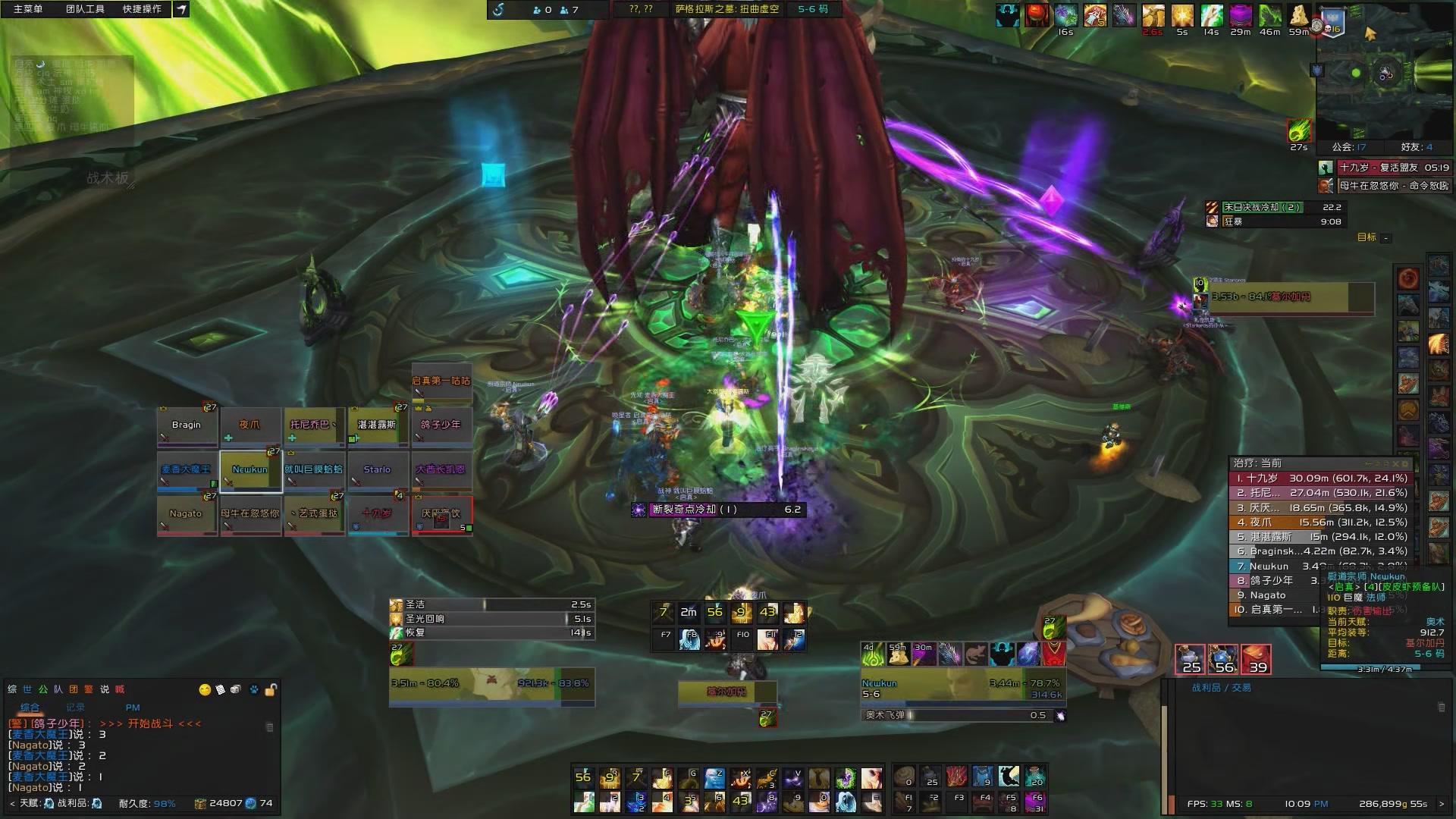Select the 十九岁 row in healing meter
The image size is (1456, 819).
[1318, 479]
